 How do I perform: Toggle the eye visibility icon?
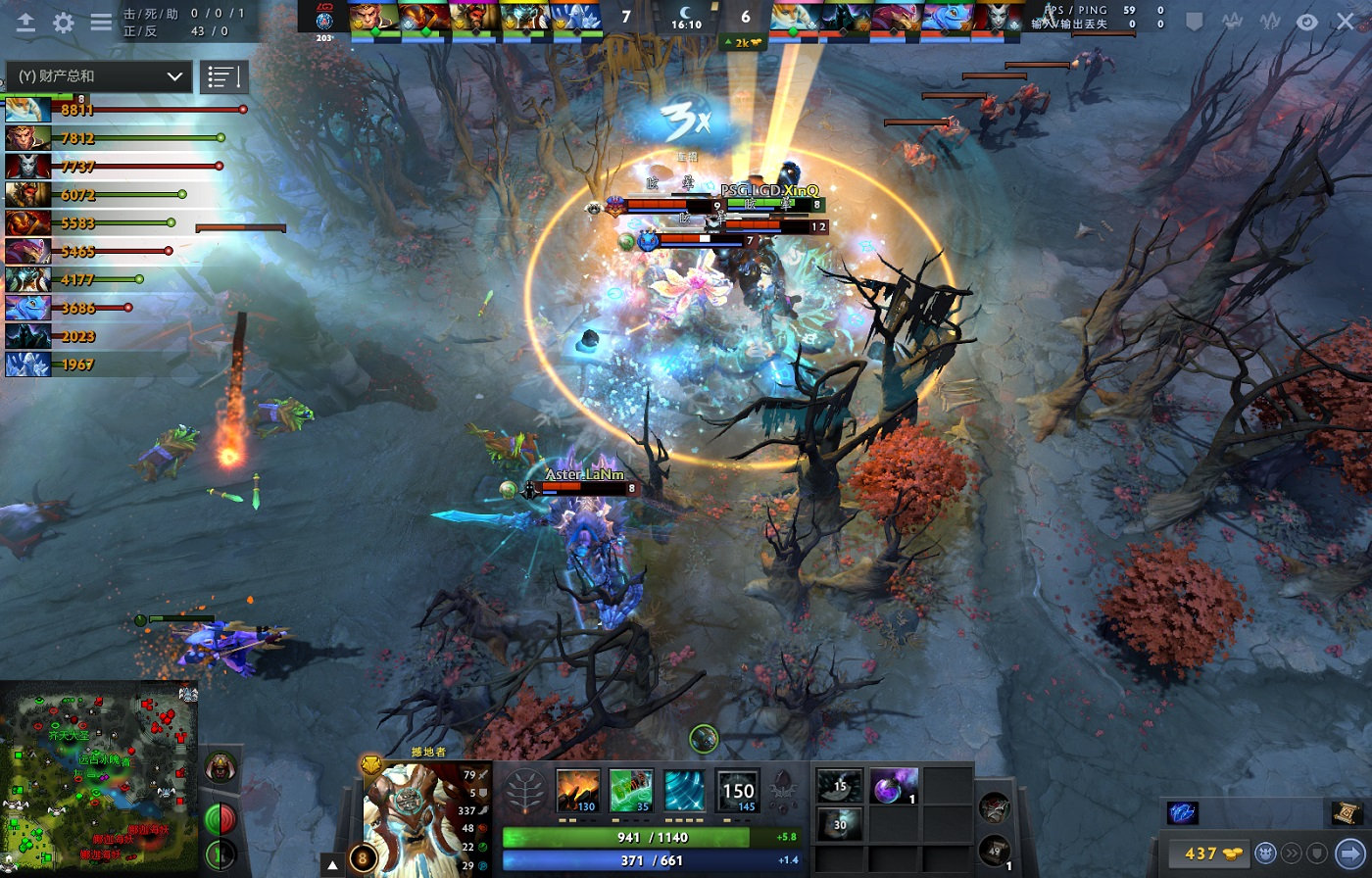pos(1307,22)
